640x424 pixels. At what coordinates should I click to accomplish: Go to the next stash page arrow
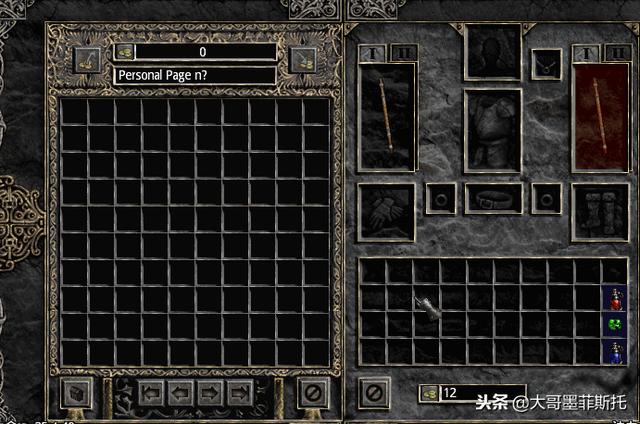coord(210,391)
